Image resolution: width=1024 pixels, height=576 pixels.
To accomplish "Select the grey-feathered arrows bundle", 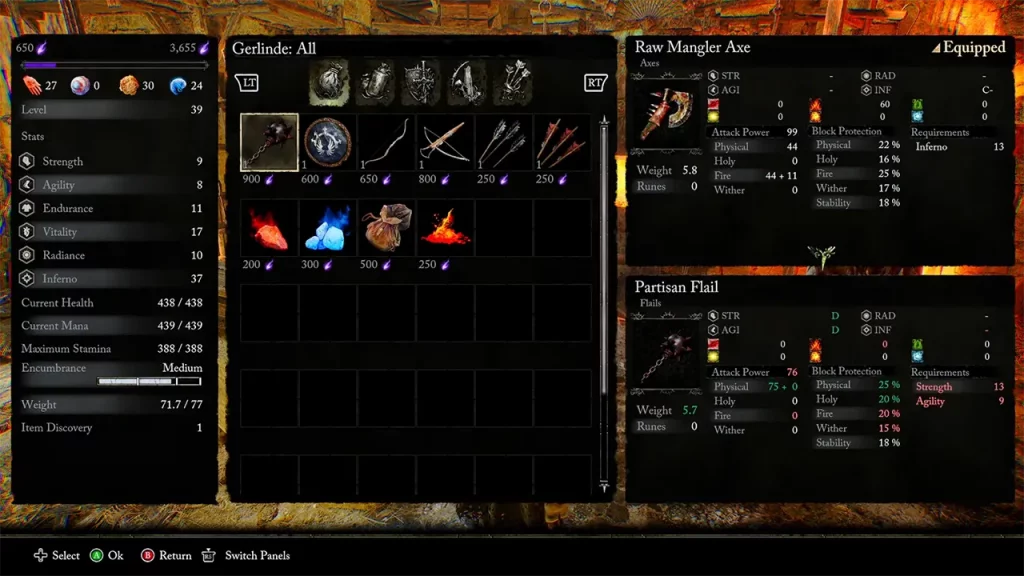I will pos(504,143).
